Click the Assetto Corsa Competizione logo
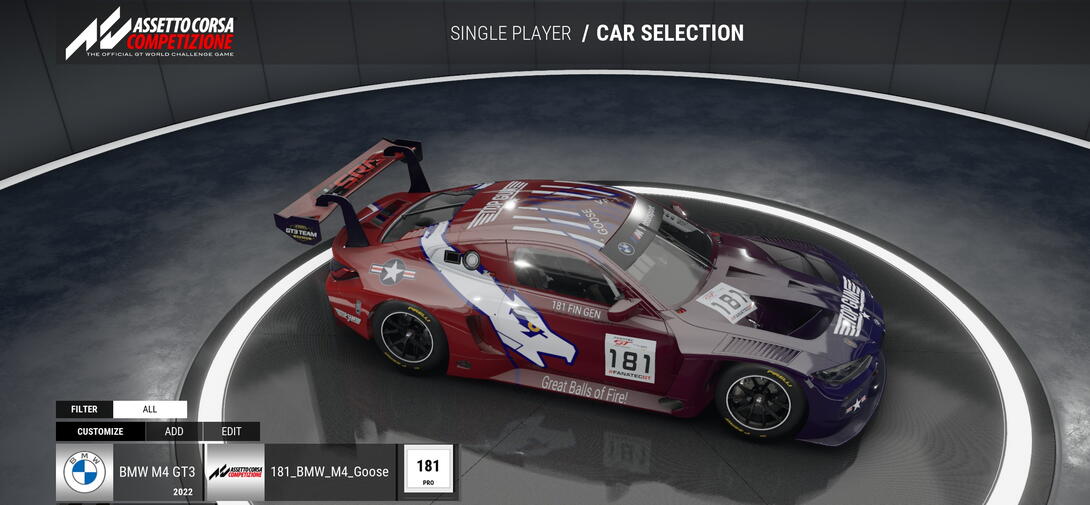 pyautogui.click(x=150, y=33)
